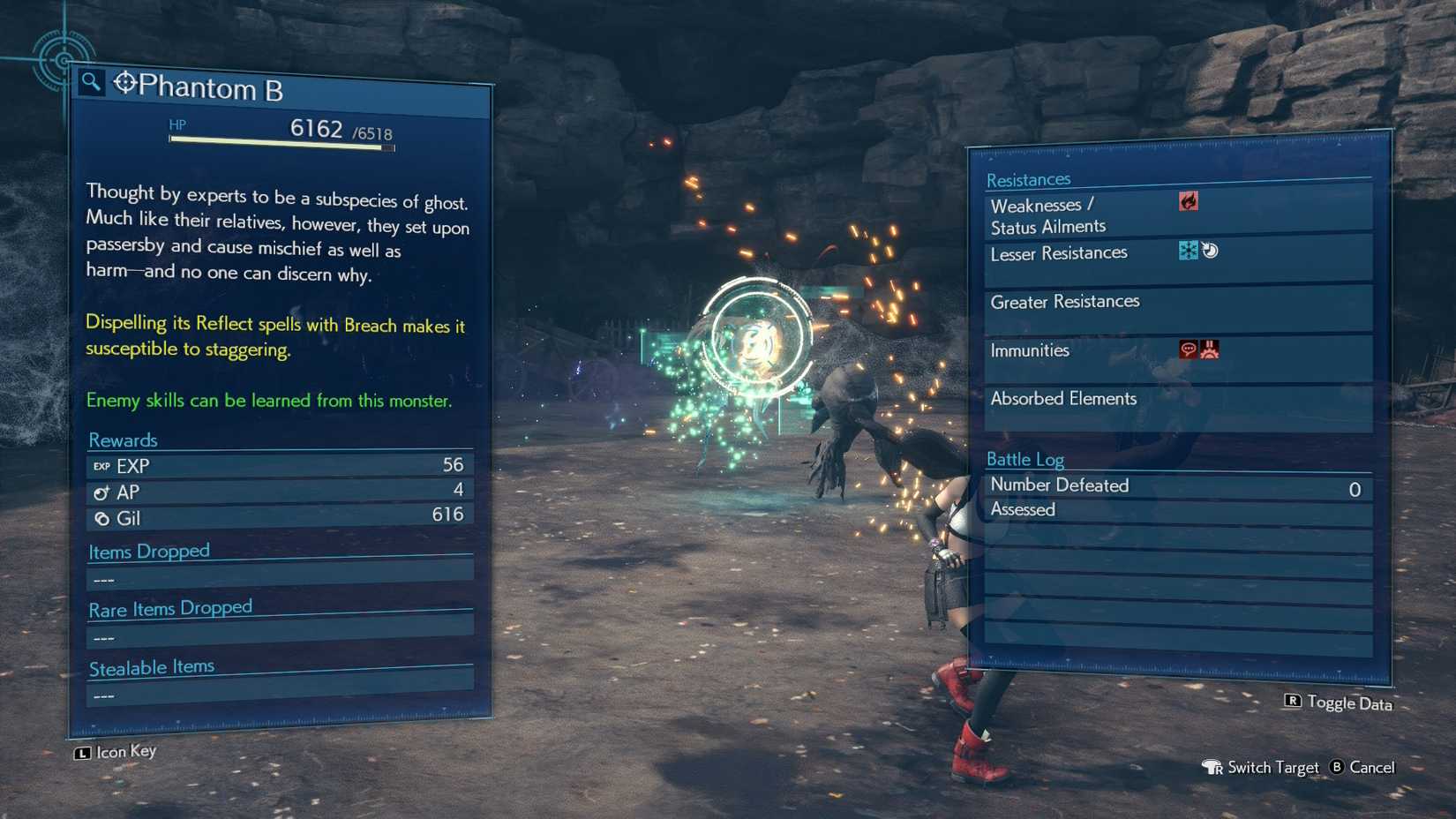The height and width of the screenshot is (819, 1456).
Task: Select the EXP reward row
Action: point(279,465)
